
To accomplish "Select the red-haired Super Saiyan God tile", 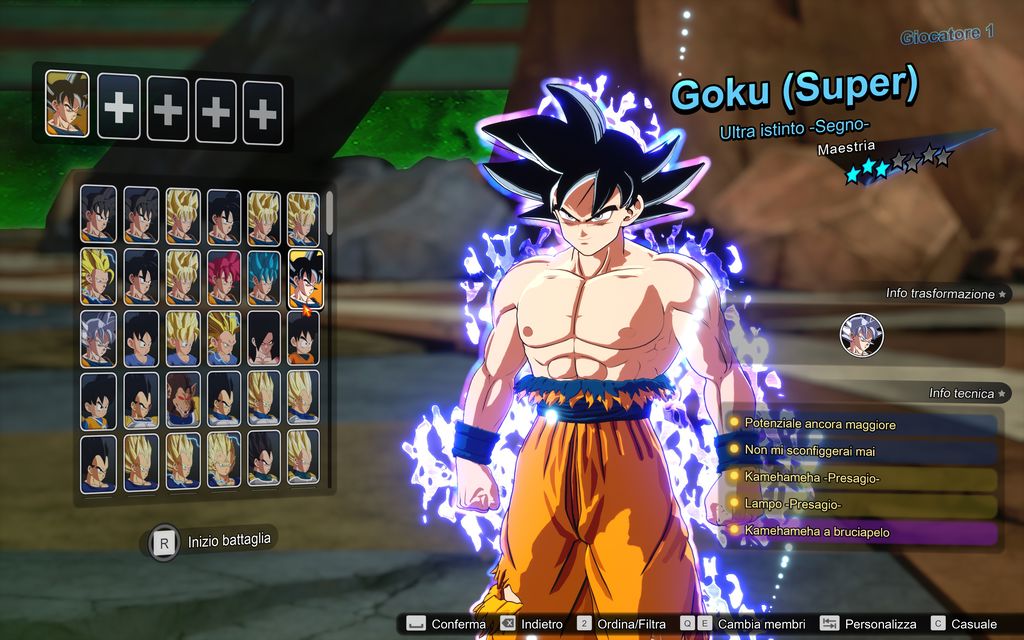I will 223,277.
